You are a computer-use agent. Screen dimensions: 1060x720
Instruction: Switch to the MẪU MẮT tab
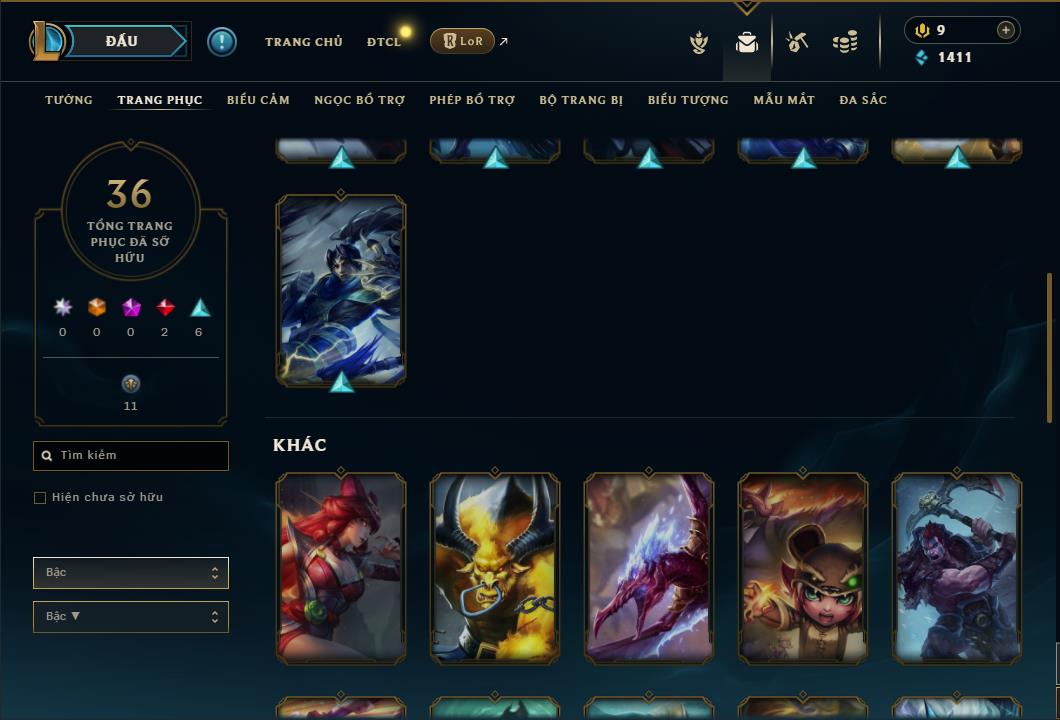784,100
